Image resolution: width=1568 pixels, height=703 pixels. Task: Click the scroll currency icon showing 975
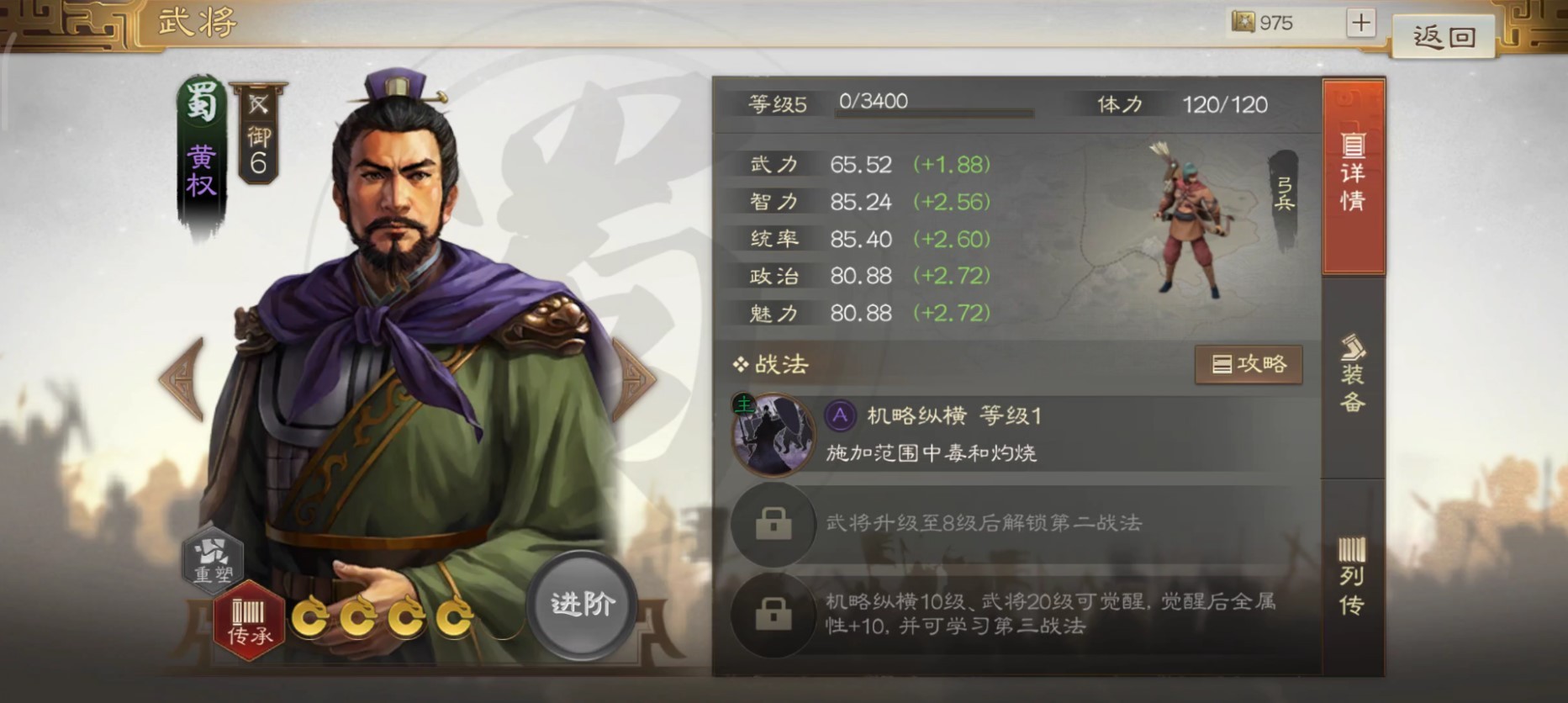[1243, 23]
